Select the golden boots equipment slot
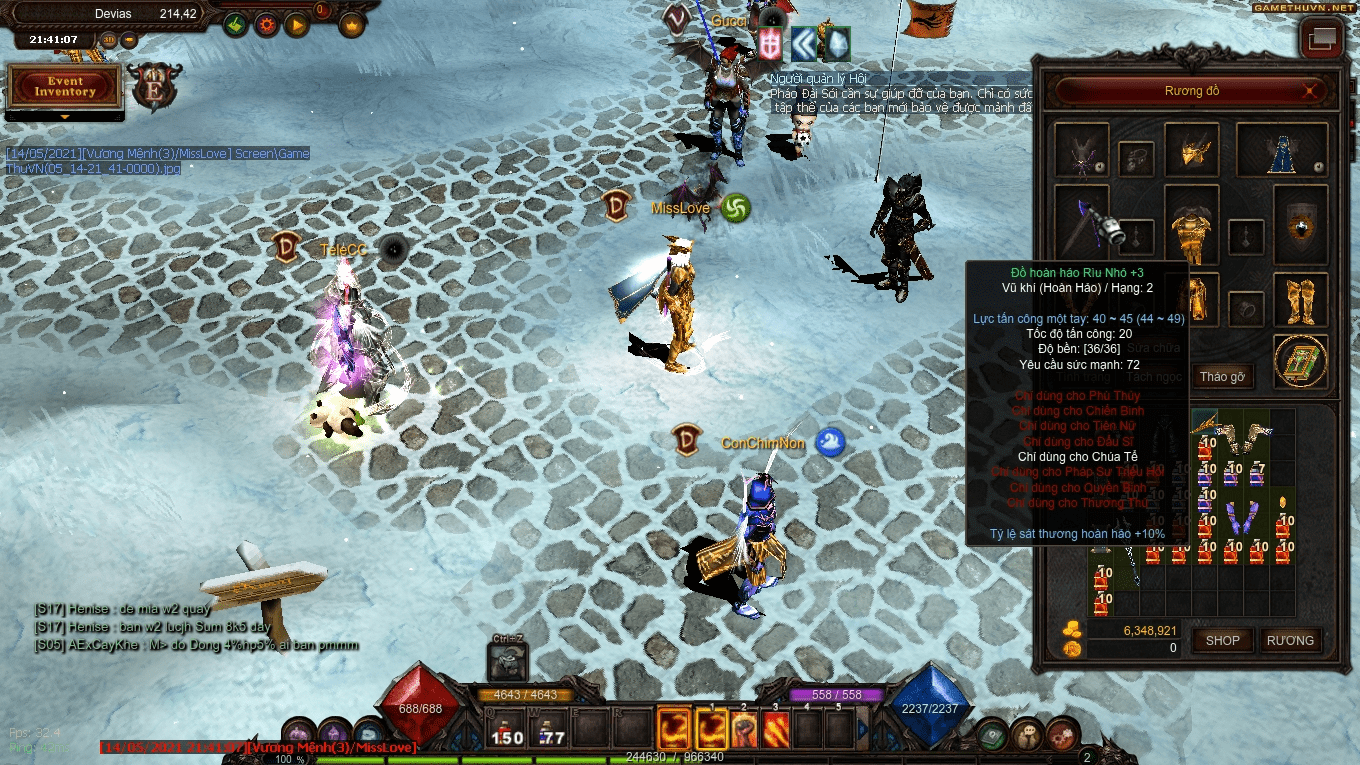The image size is (1360, 765). [x=1301, y=298]
